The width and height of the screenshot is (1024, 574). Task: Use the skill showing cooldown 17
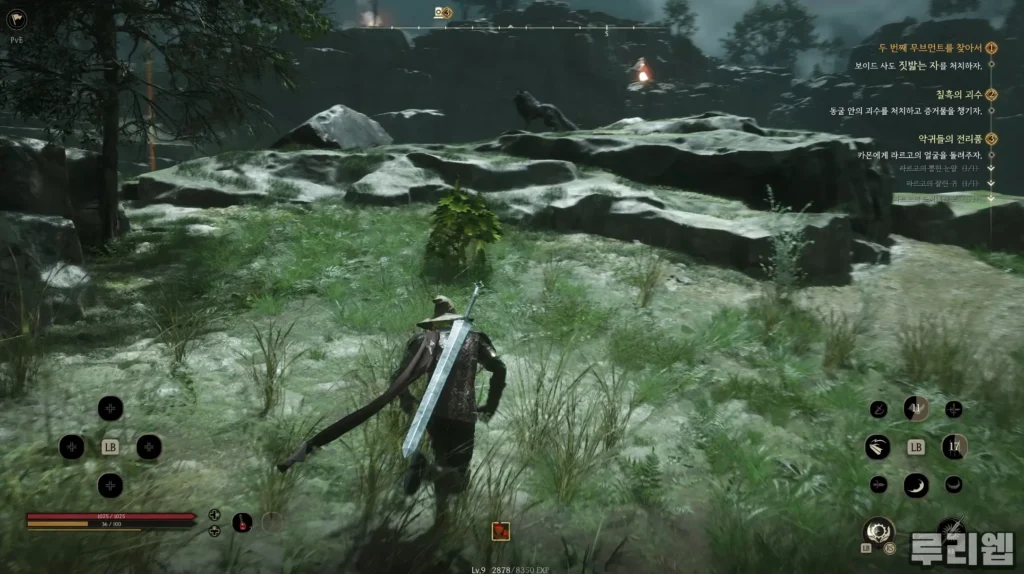coord(953,447)
